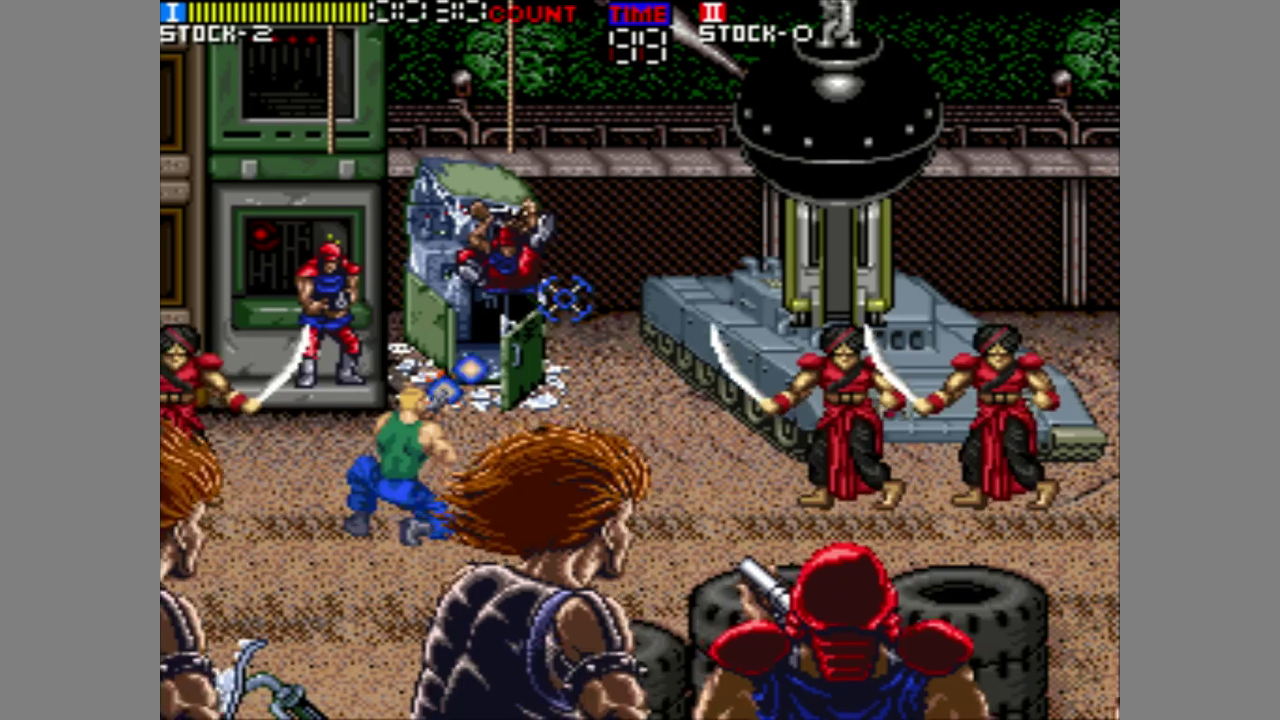Click the spinning shuriken near the locker
The width and height of the screenshot is (1280, 720).
[x=563, y=297]
